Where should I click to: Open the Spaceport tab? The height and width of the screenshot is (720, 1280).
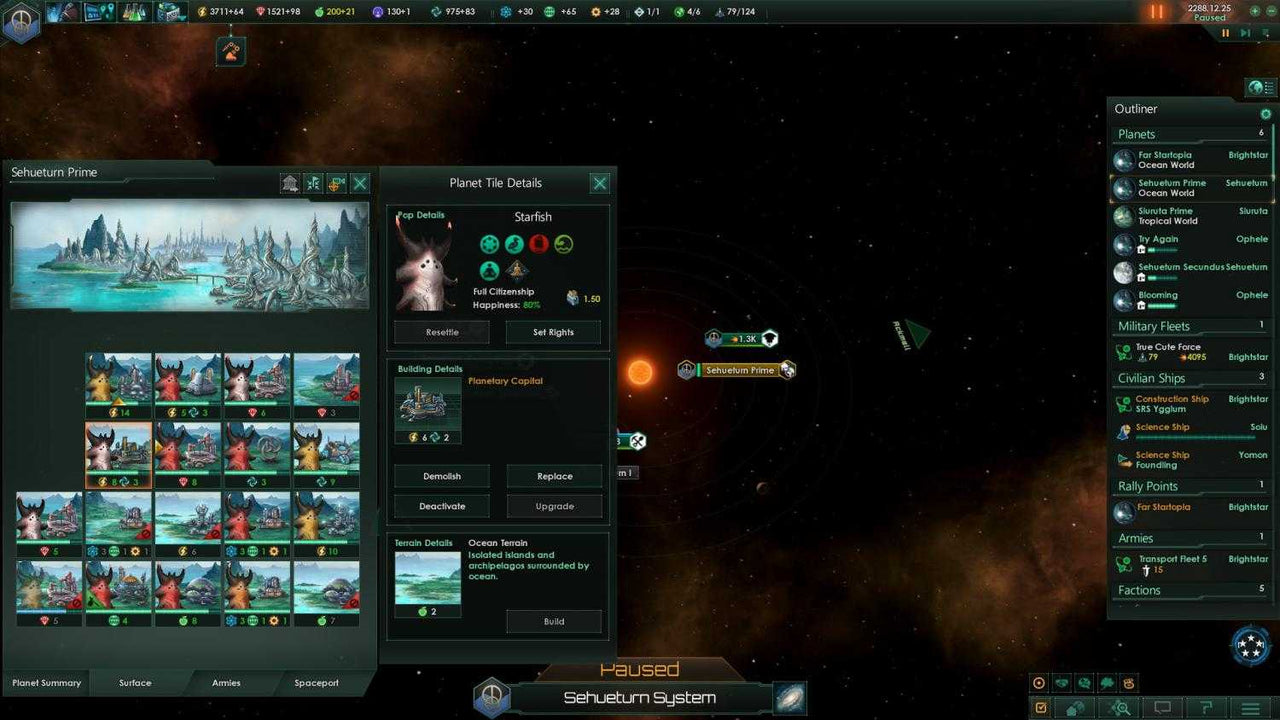pos(317,683)
